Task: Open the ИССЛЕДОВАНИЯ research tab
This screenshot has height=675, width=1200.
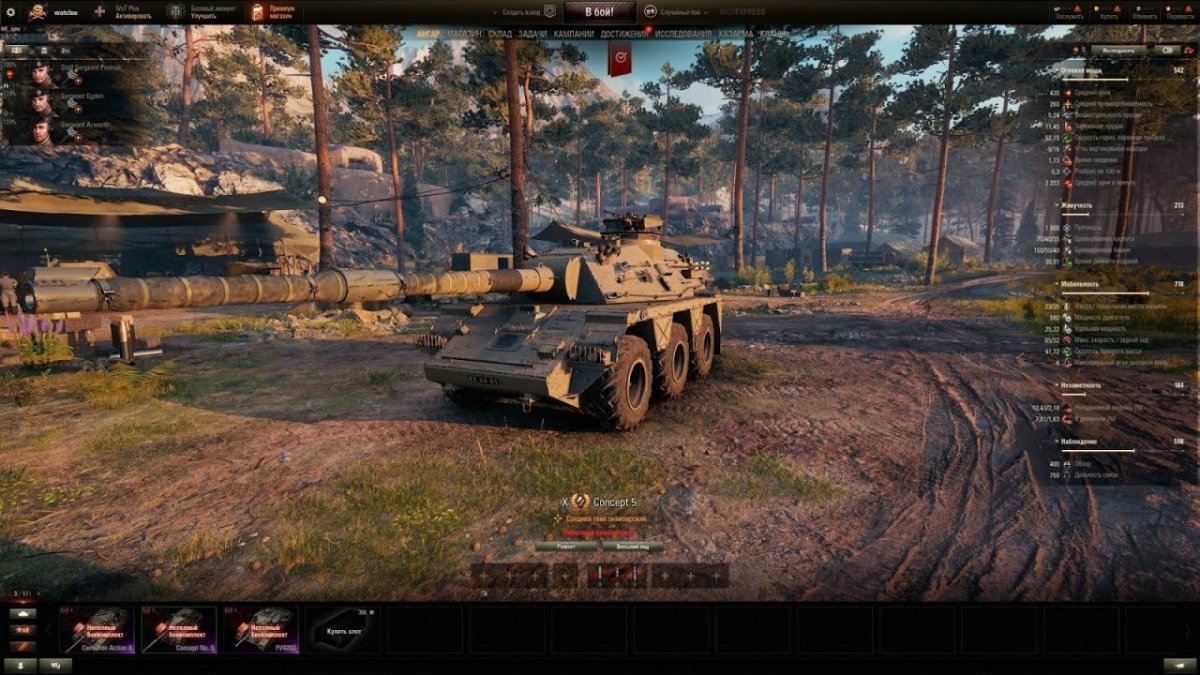Action: click(684, 34)
